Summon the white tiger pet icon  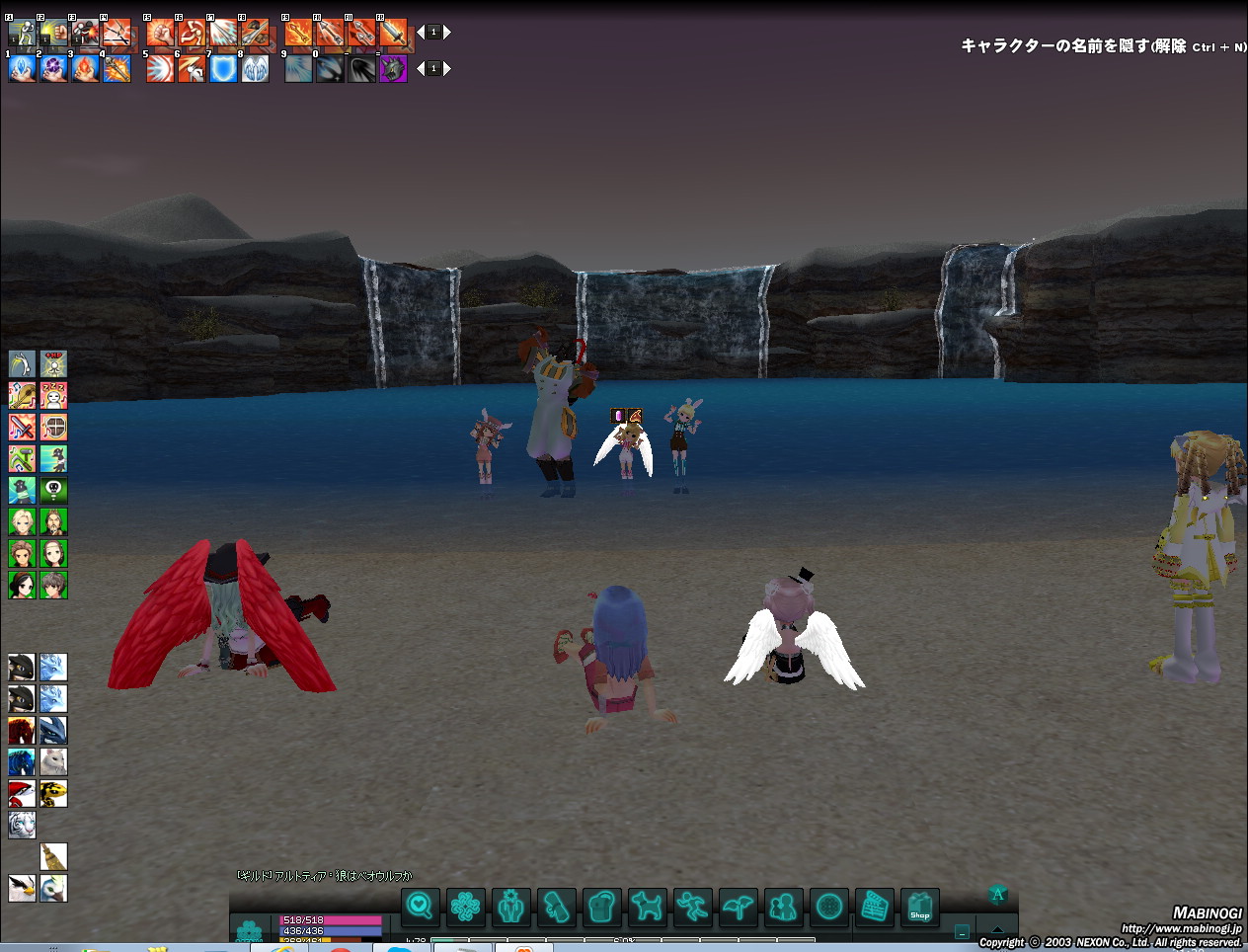coord(22,825)
